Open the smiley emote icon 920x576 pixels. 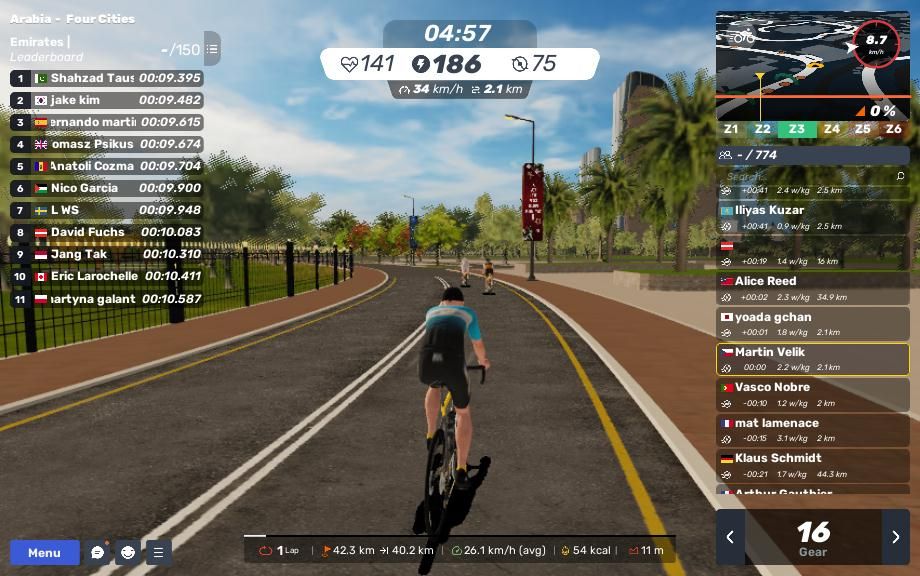[128, 552]
